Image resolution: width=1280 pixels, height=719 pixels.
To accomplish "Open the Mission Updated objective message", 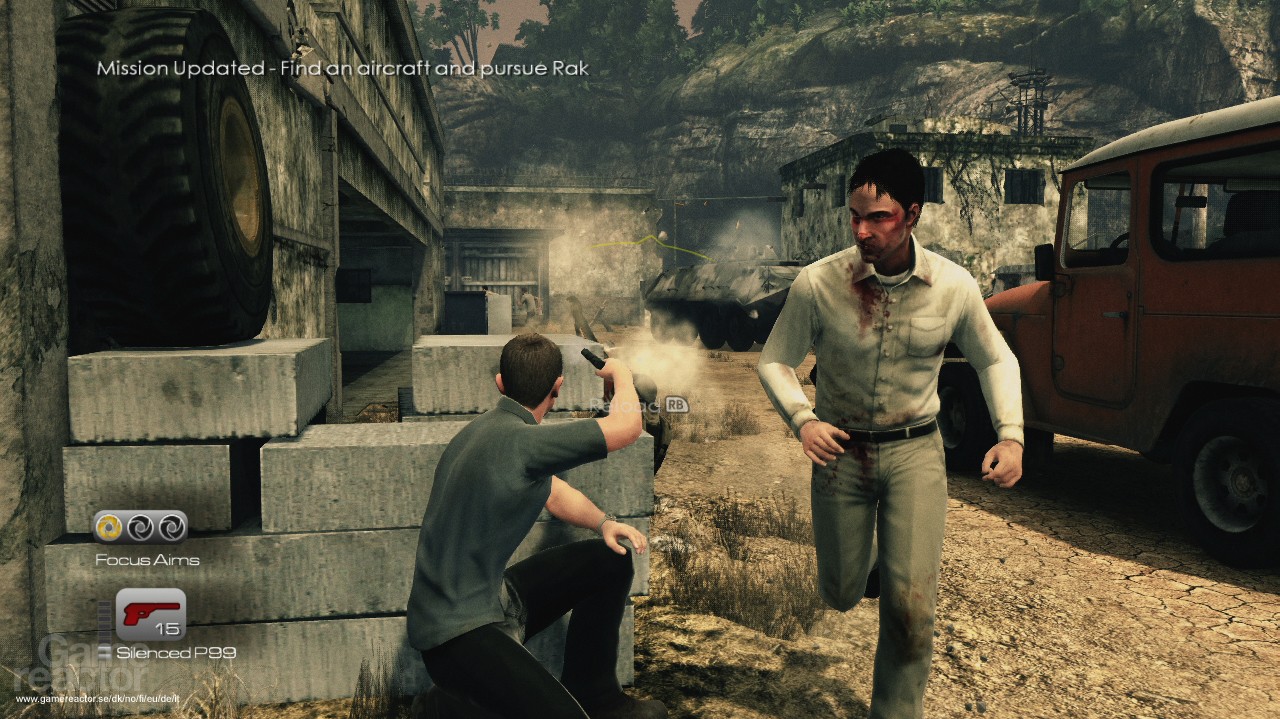I will [x=342, y=69].
